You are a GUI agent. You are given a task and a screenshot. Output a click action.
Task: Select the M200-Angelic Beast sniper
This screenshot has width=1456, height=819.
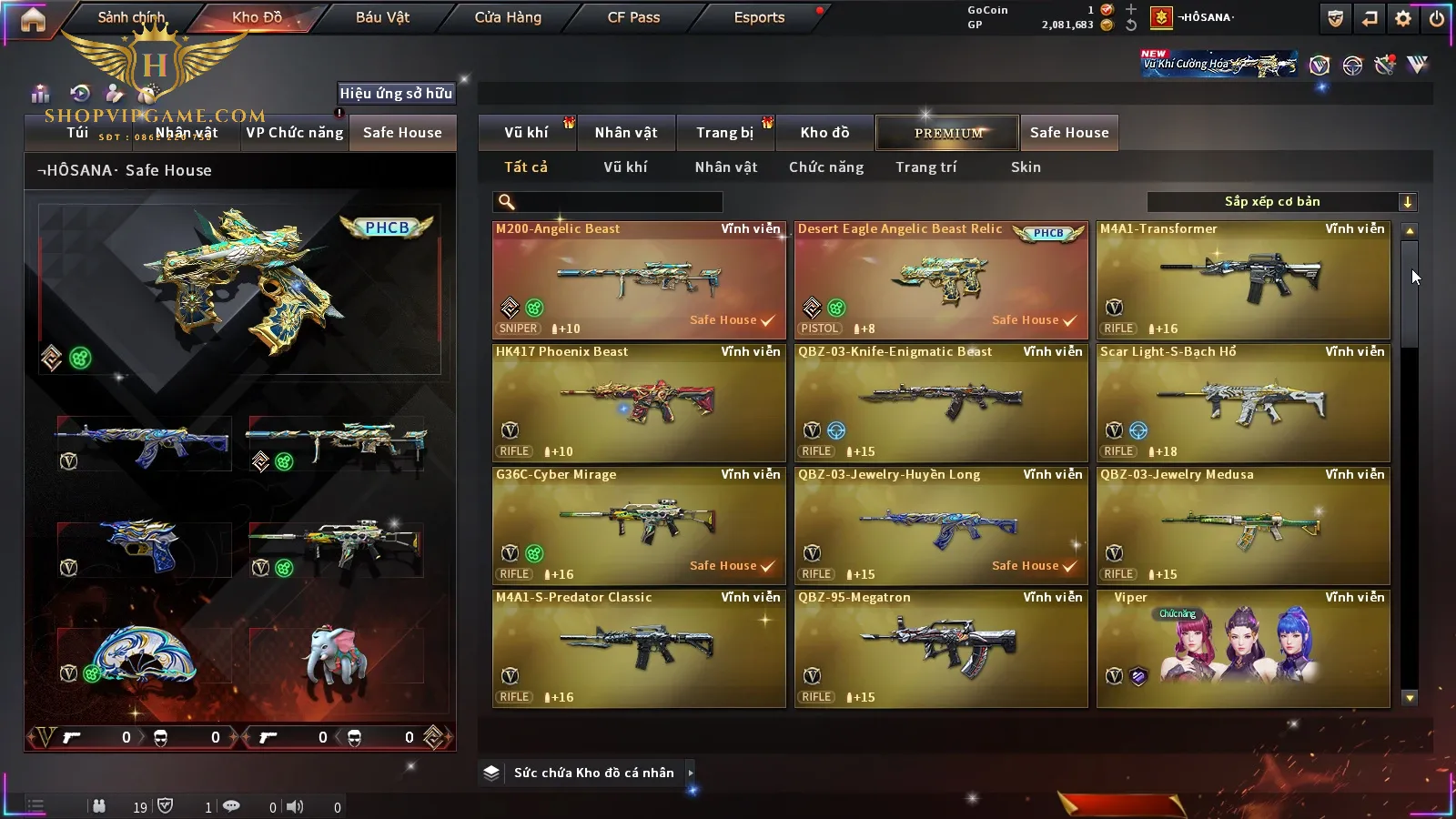coord(639,280)
